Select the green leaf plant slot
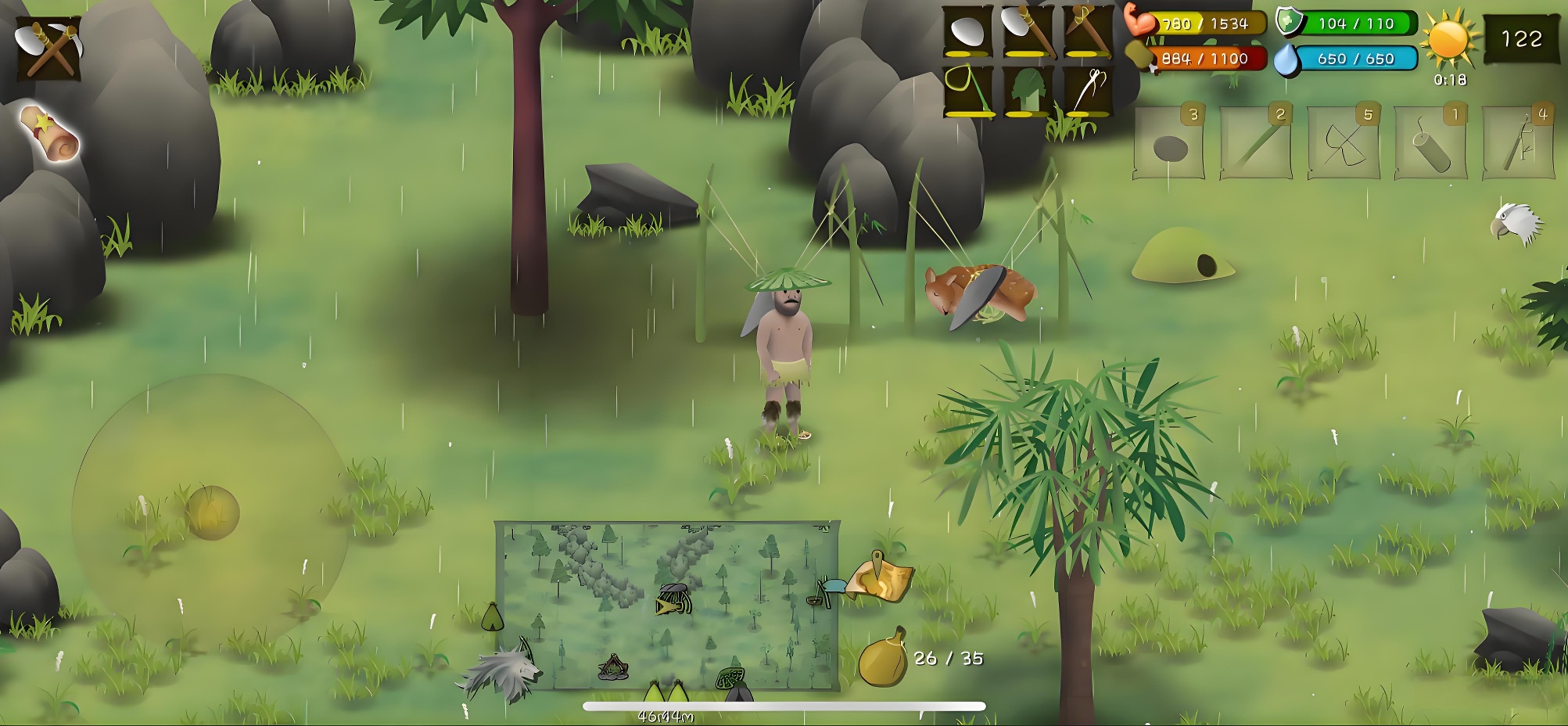This screenshot has height=726, width=1568. pyautogui.click(x=1028, y=92)
